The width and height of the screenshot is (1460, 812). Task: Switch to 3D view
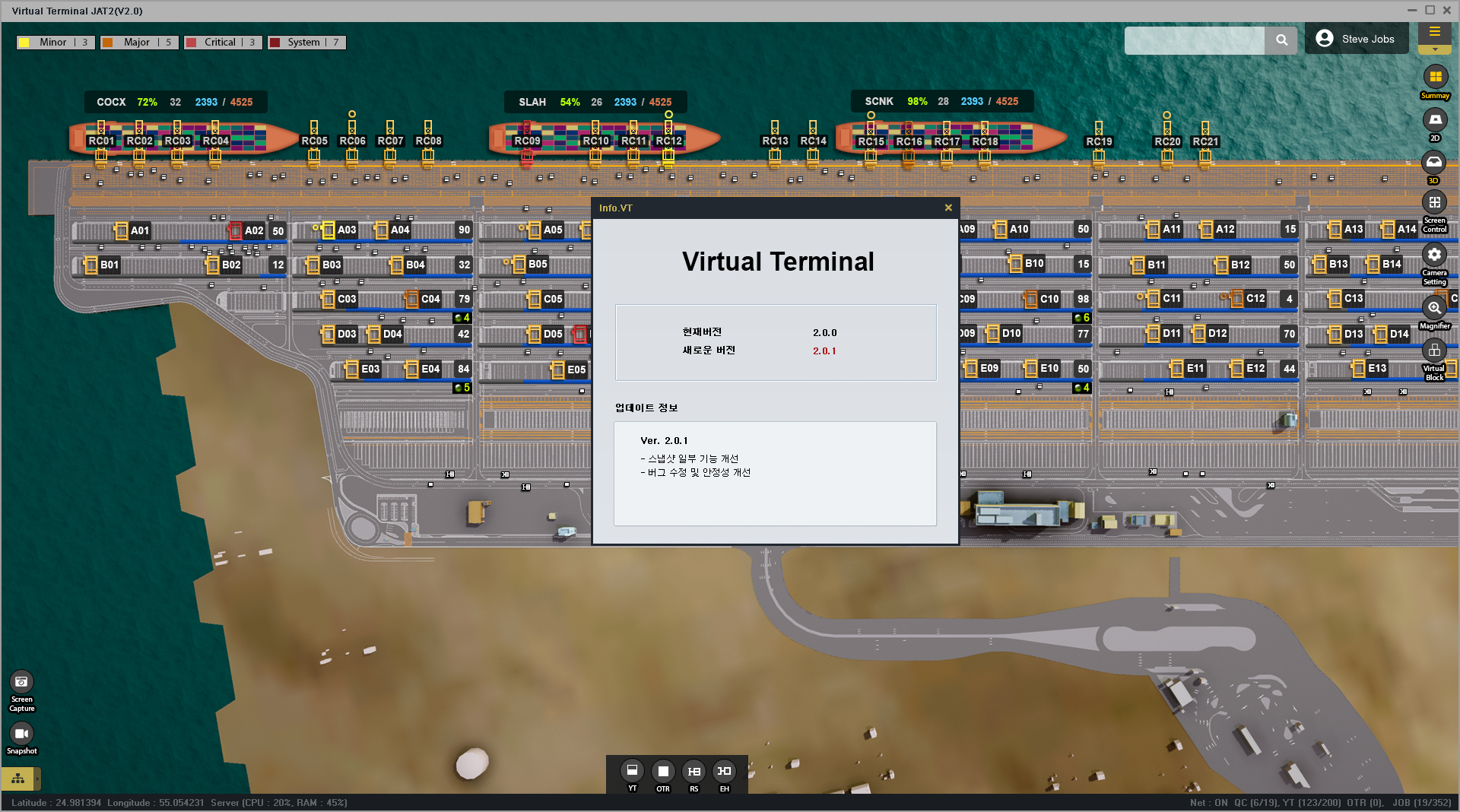click(x=1434, y=163)
